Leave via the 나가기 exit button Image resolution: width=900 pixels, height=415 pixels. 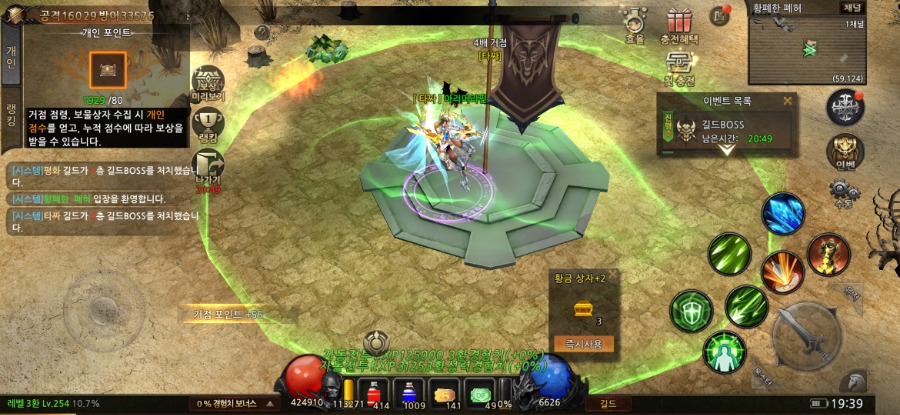tap(208, 170)
